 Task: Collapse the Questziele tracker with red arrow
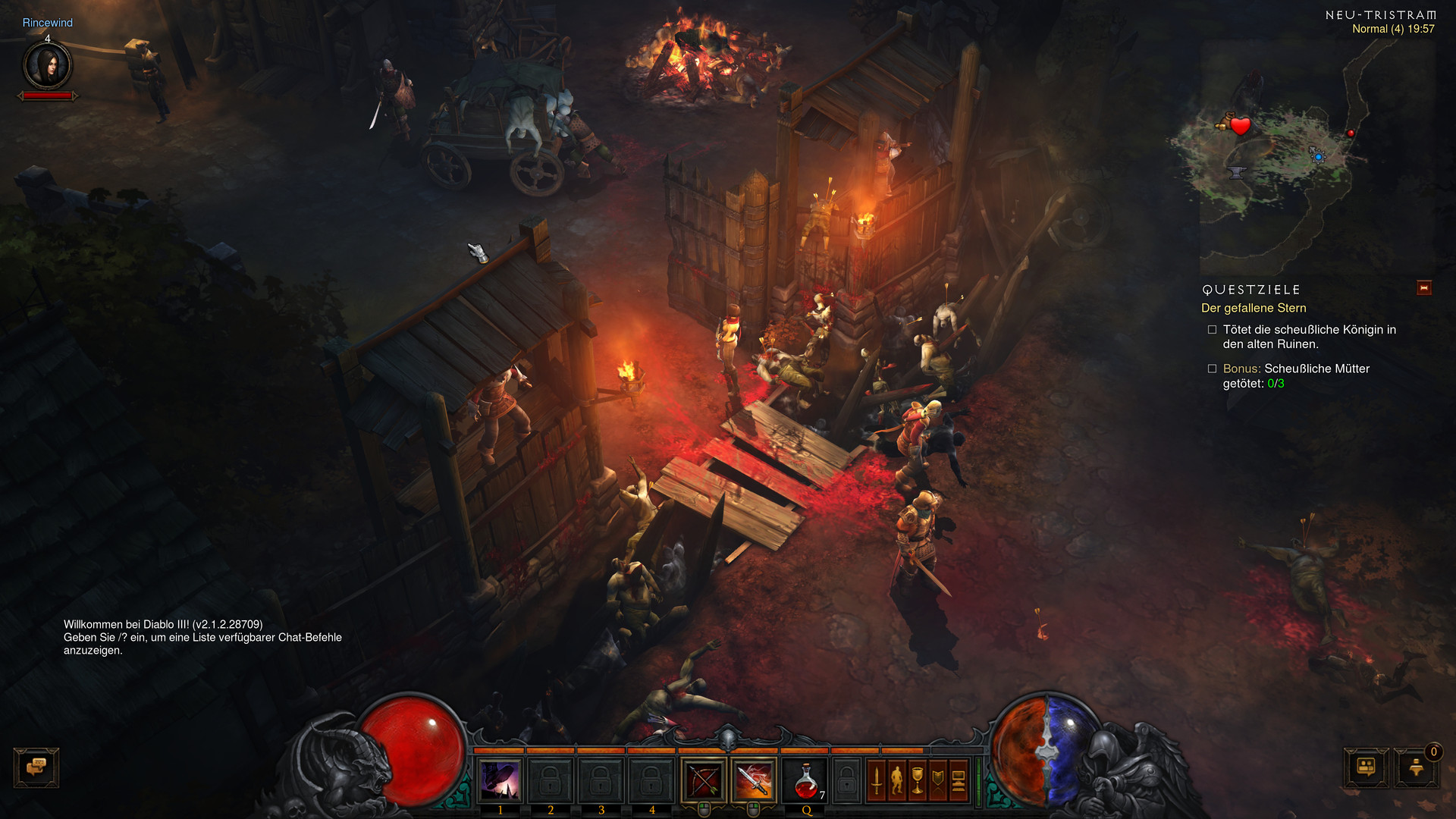1423,288
